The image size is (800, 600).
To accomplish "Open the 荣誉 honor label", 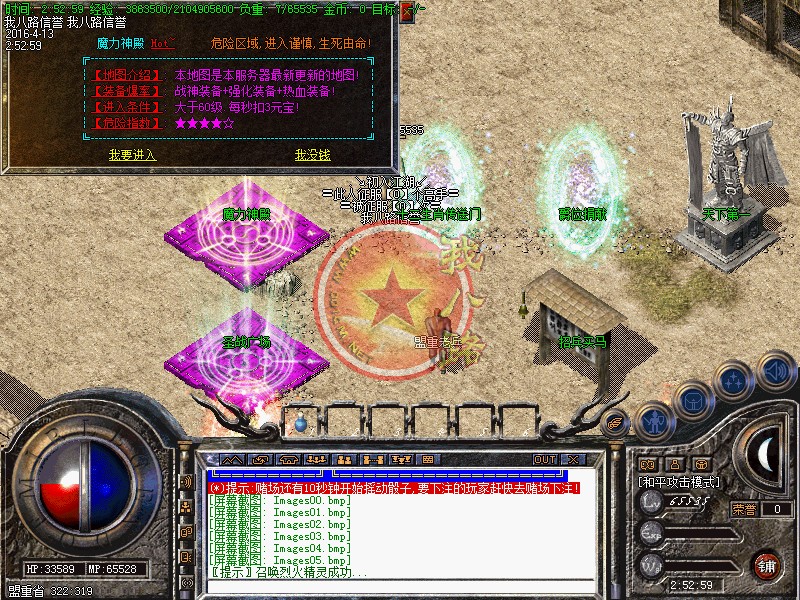I will [x=744, y=509].
